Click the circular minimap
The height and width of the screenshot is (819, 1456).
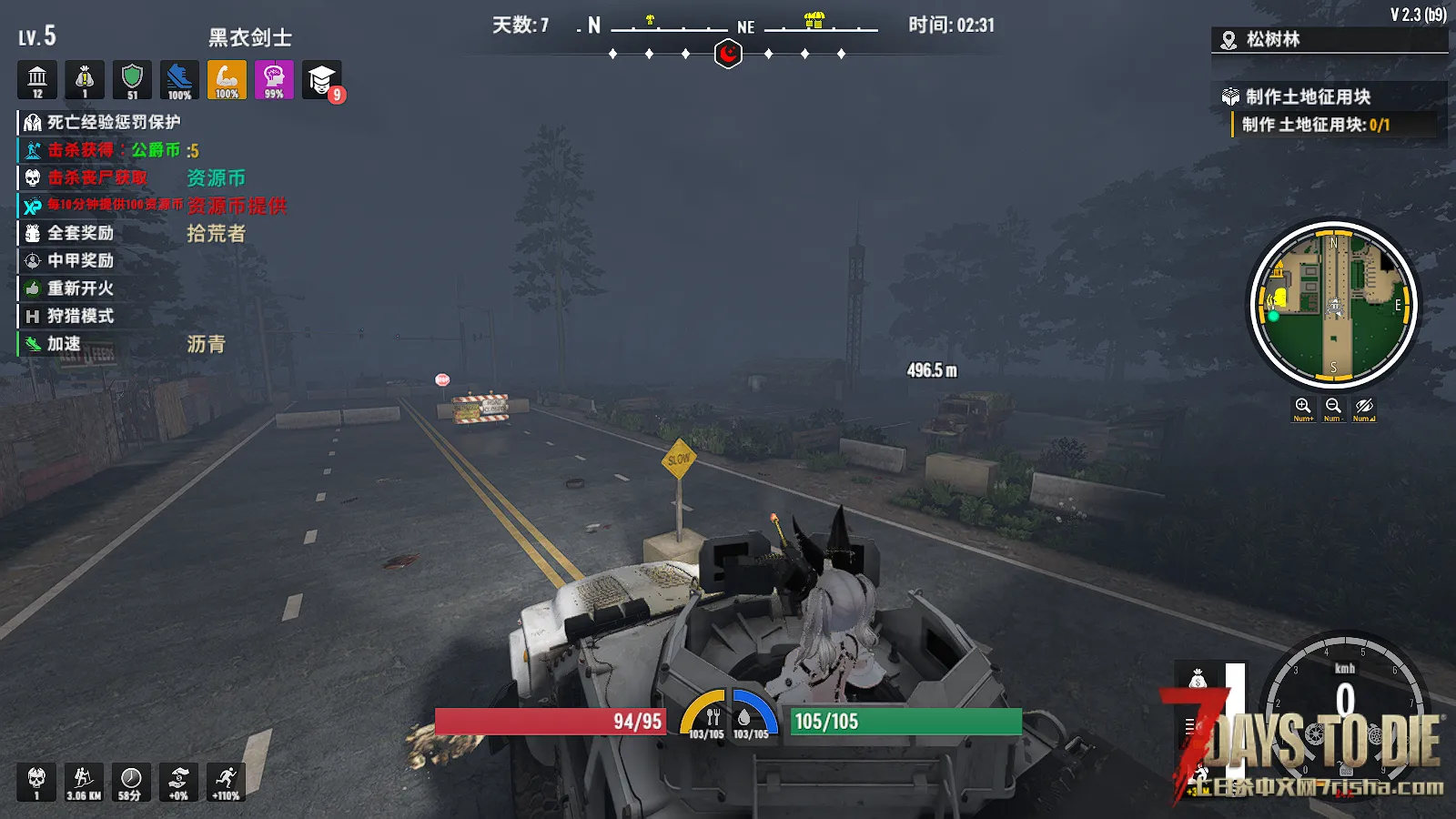pyautogui.click(x=1333, y=305)
